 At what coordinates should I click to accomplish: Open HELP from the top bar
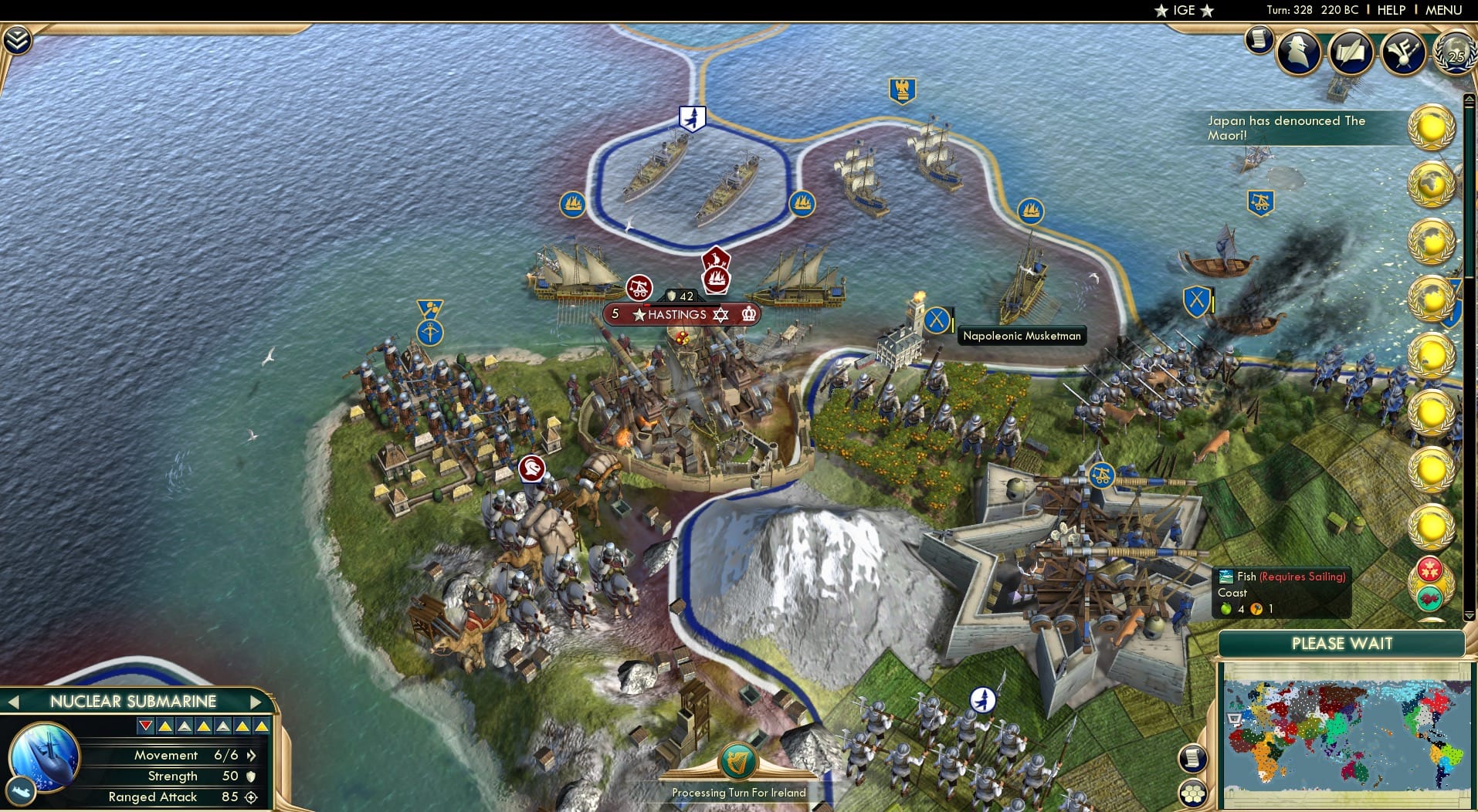[x=1390, y=10]
